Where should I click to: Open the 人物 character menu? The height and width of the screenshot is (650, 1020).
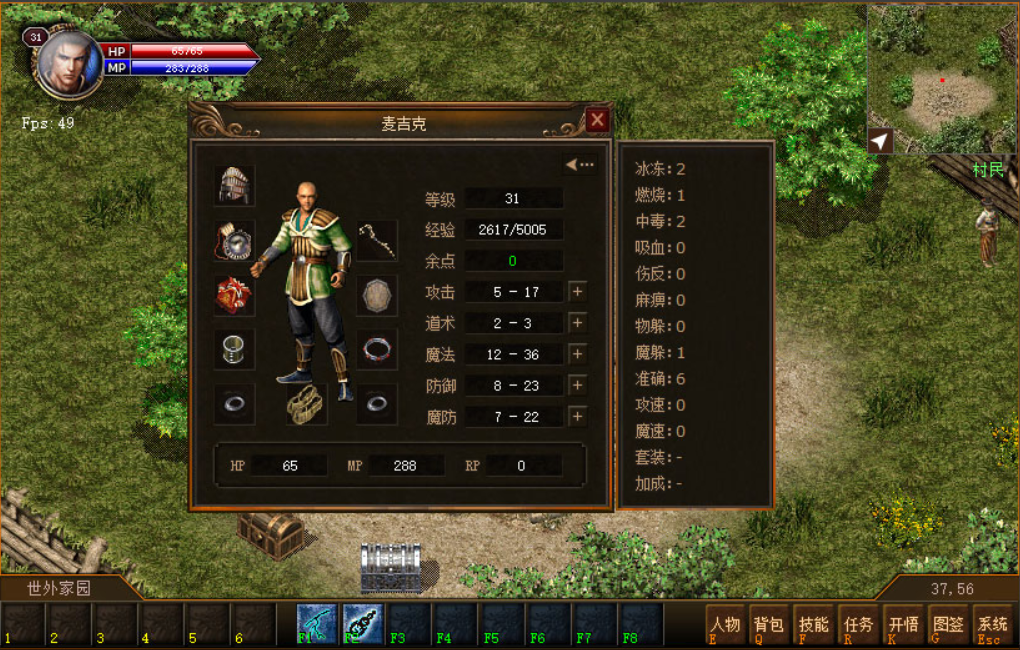(725, 625)
